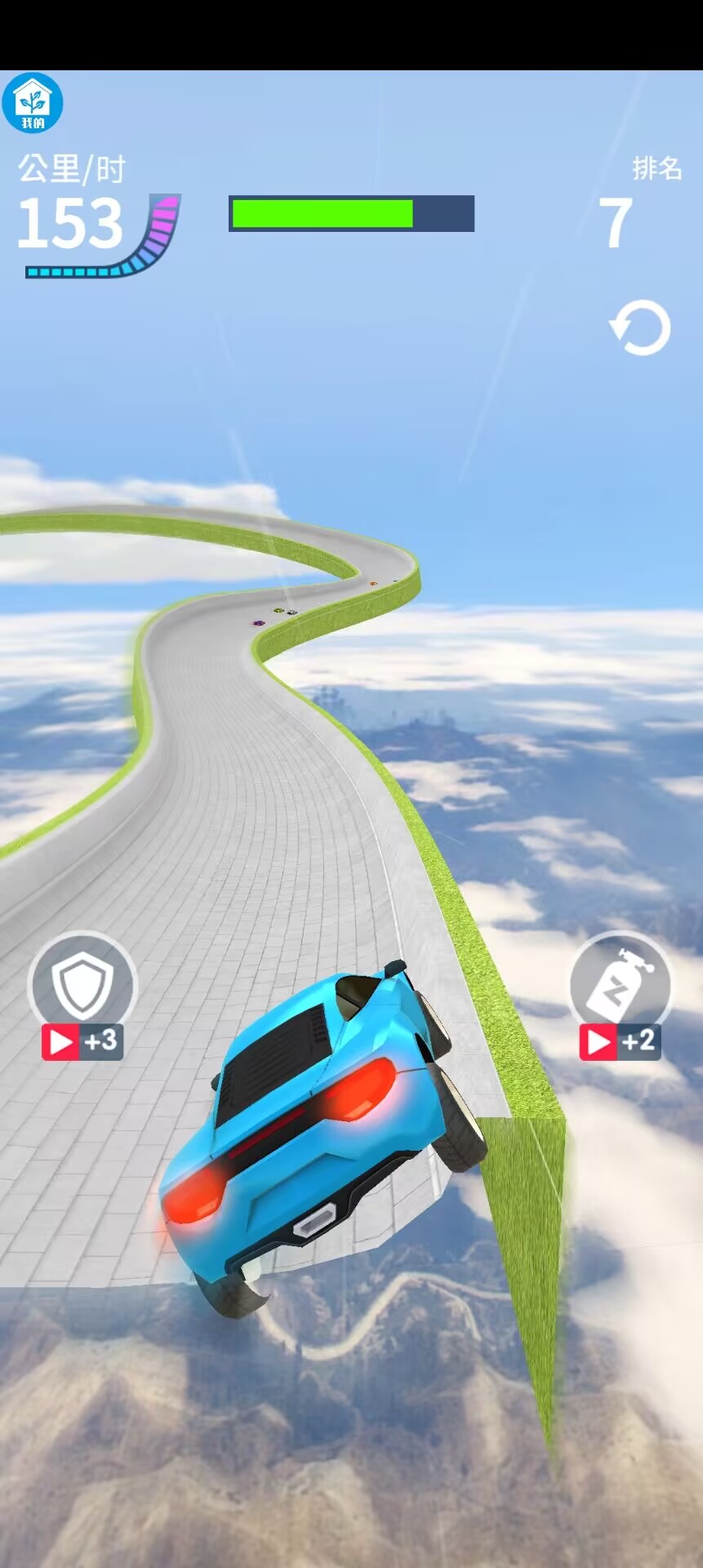Activate the shield power-up
Image resolution: width=703 pixels, height=1568 pixels.
[82, 982]
